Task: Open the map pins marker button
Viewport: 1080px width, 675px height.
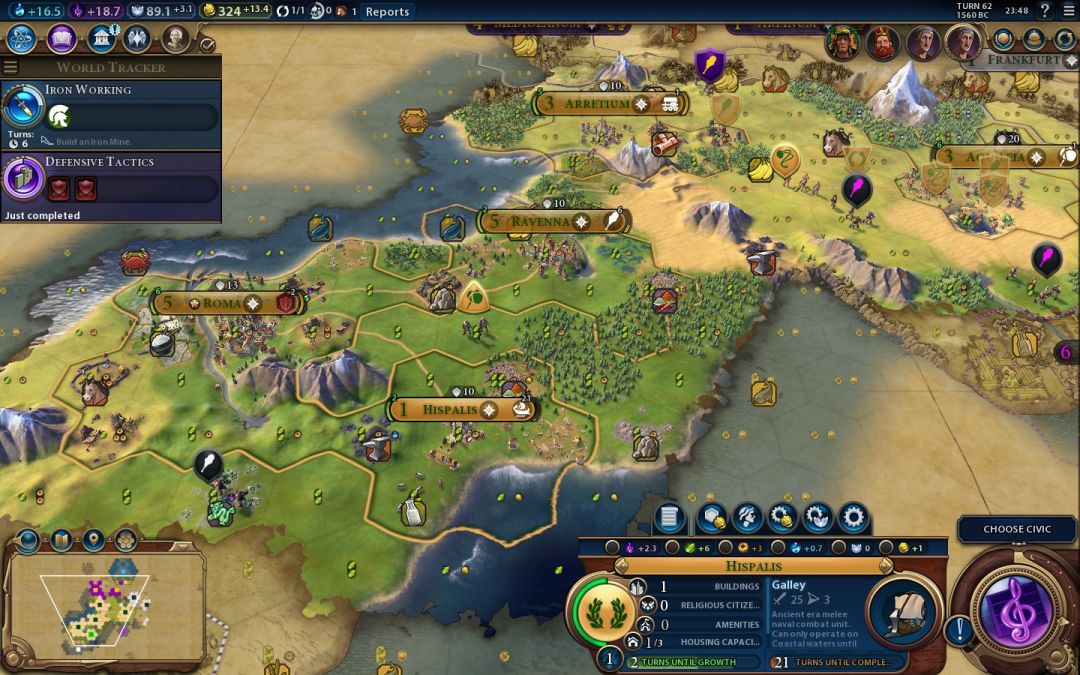Action: pos(93,541)
